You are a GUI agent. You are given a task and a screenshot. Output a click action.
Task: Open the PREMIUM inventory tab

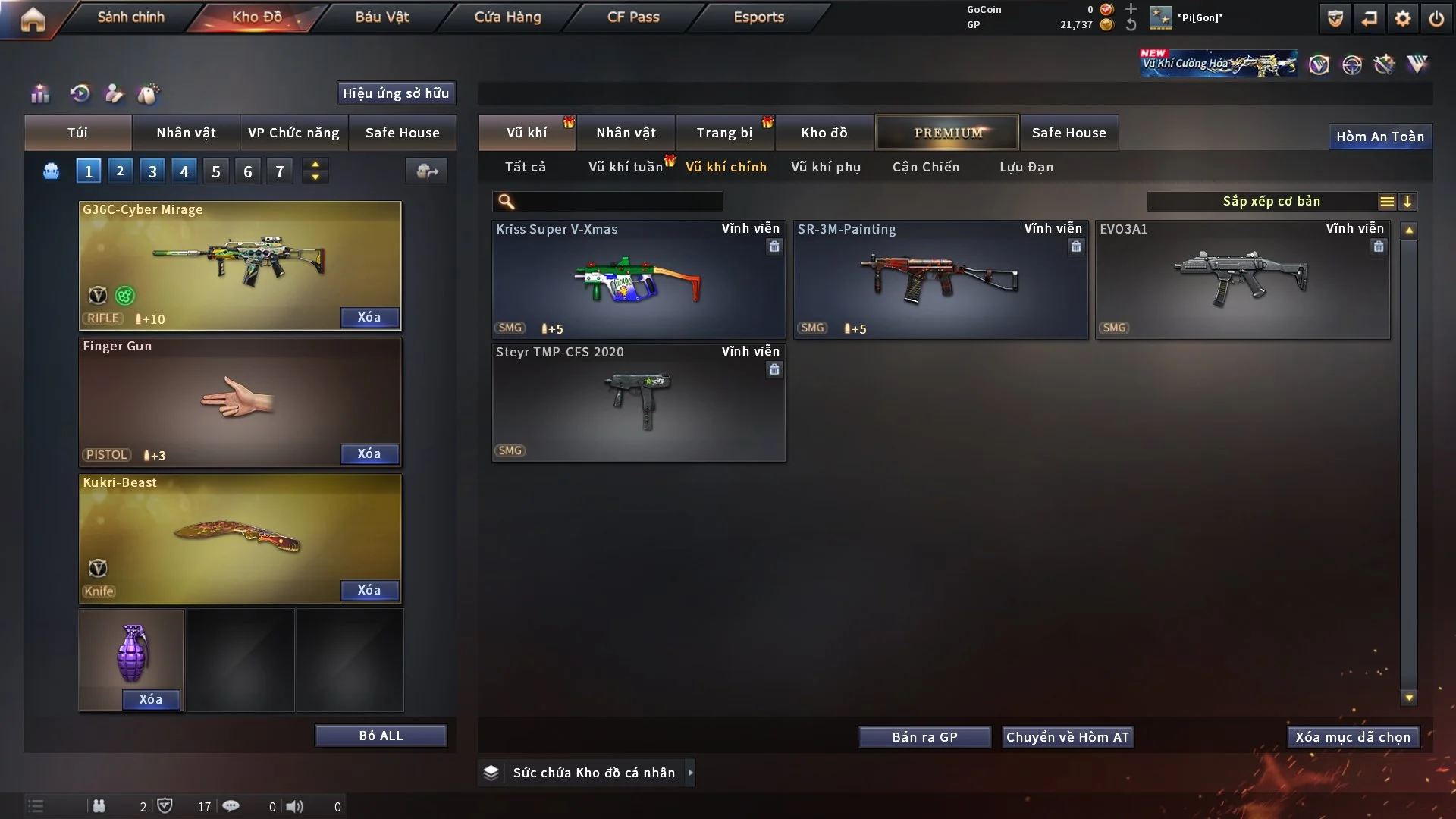point(947,133)
